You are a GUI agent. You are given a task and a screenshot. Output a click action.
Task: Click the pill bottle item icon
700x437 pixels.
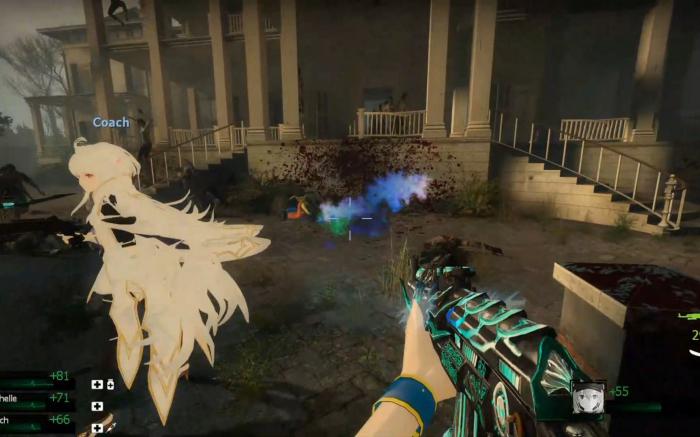click(110, 384)
